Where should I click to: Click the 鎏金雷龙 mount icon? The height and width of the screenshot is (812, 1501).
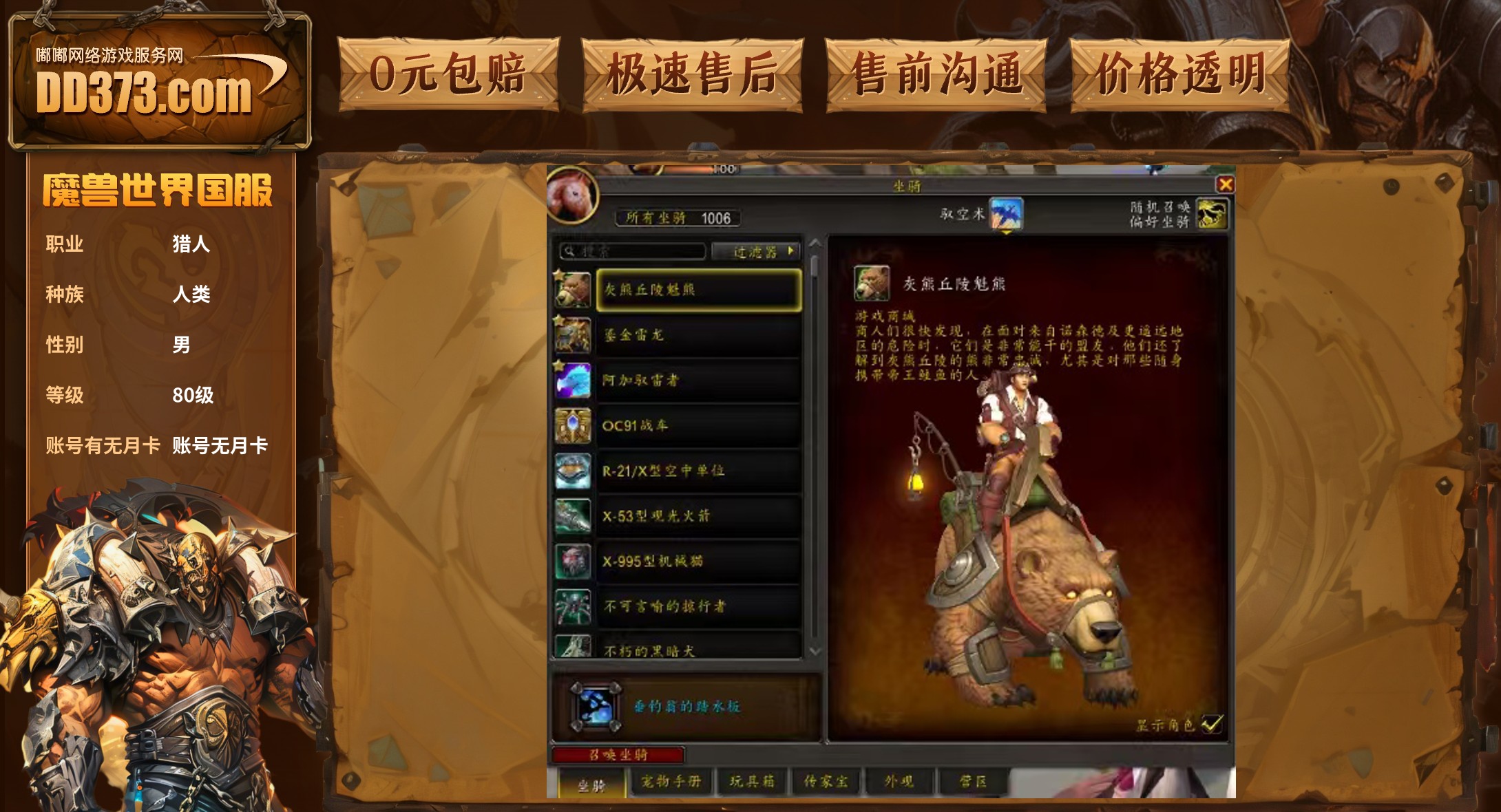pos(574,335)
